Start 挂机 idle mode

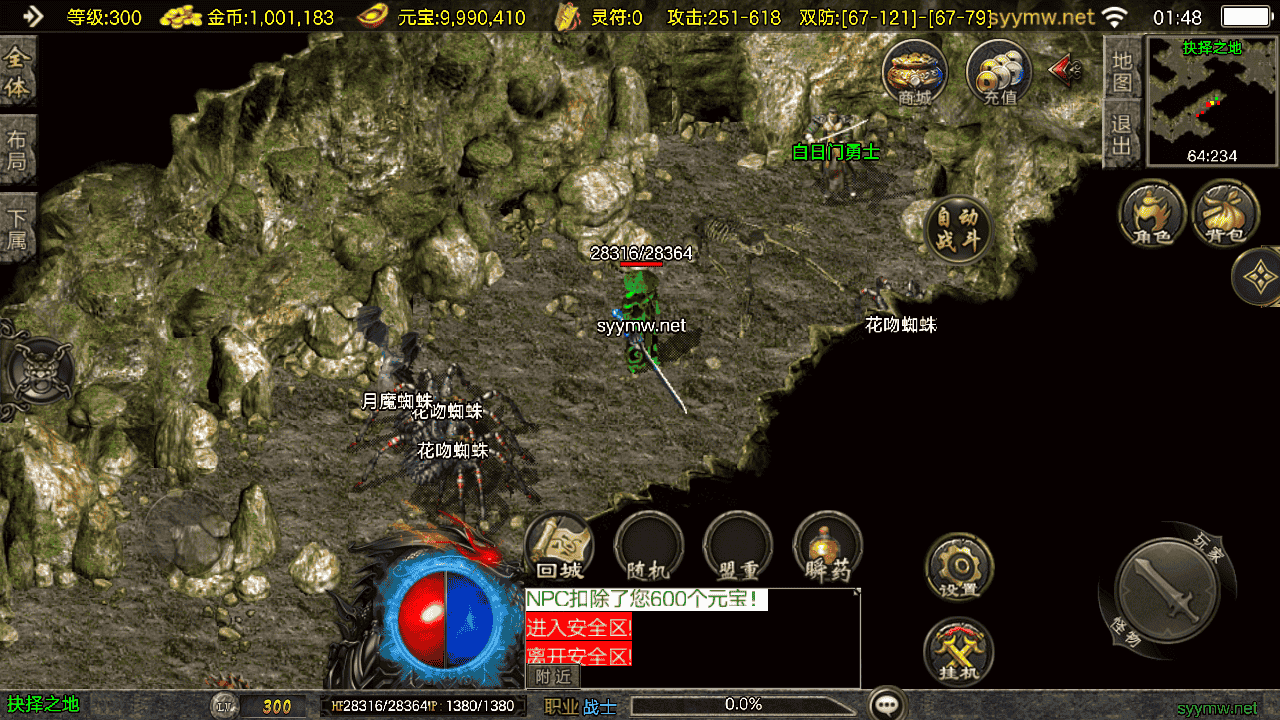click(958, 653)
